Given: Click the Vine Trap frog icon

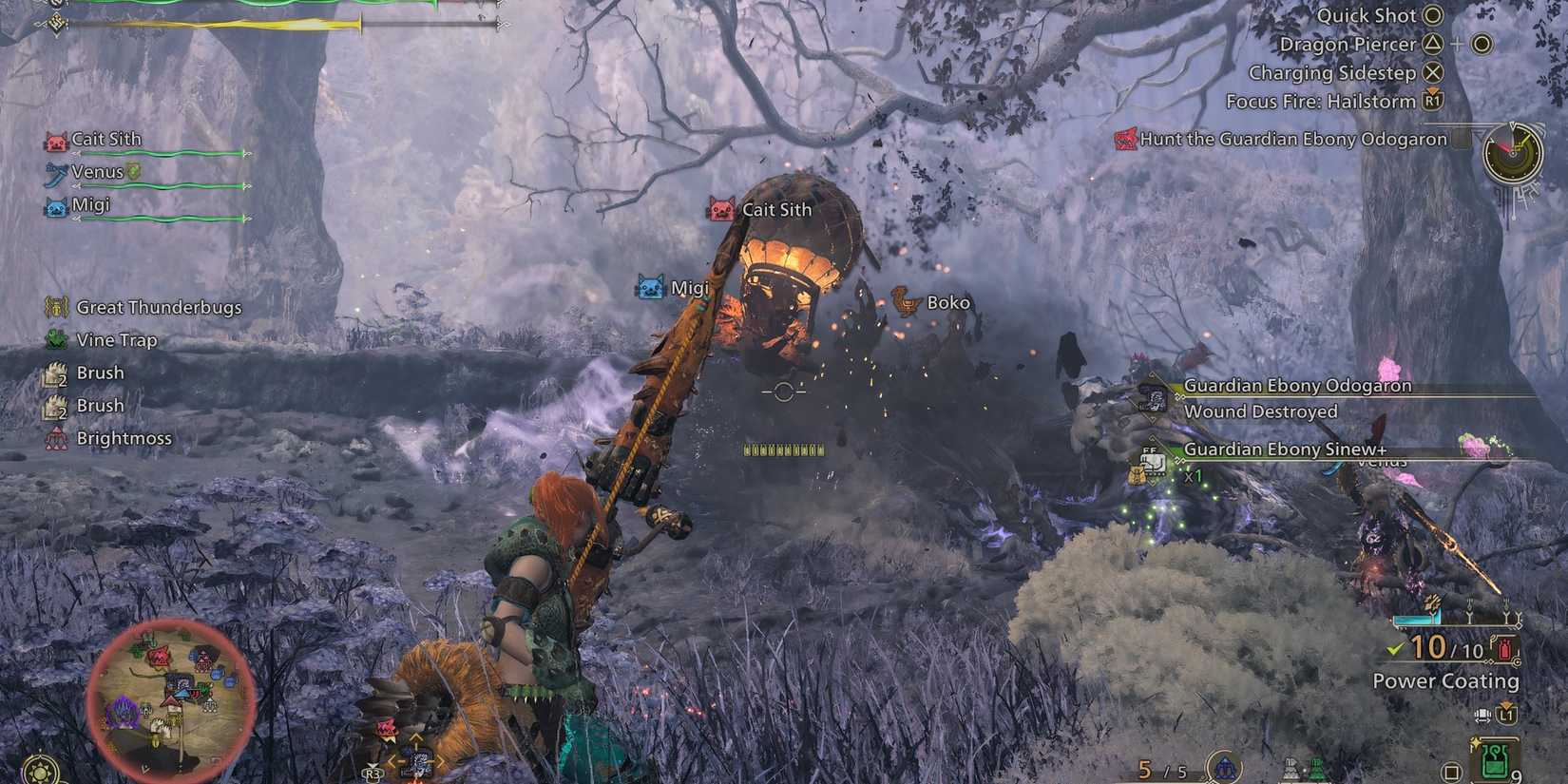Looking at the screenshot, I should 54,339.
